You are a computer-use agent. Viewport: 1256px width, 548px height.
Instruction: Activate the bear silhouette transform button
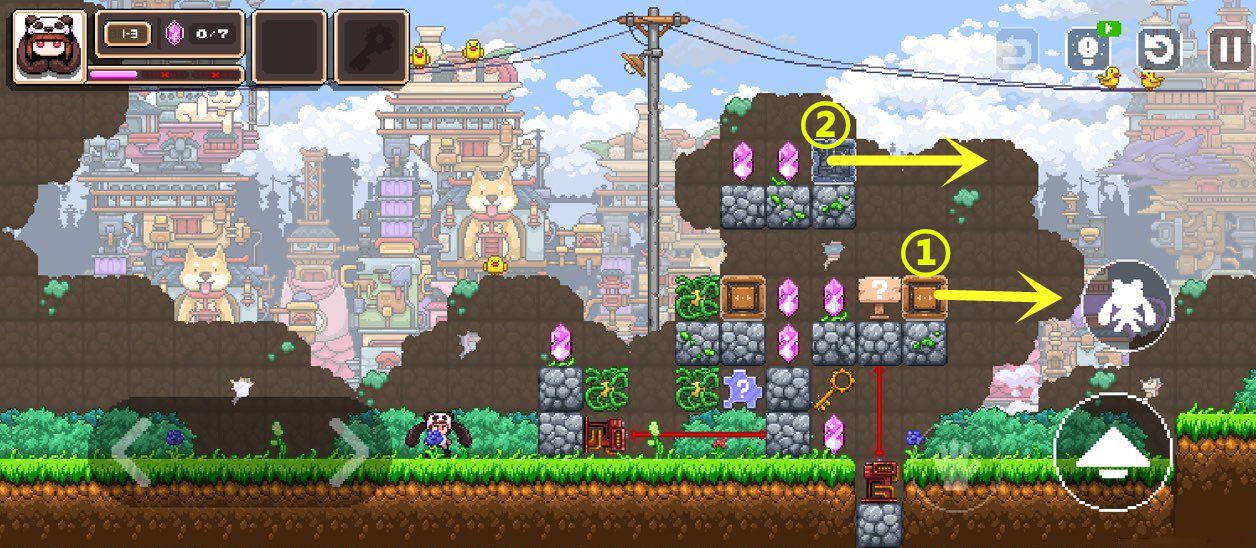point(1126,306)
